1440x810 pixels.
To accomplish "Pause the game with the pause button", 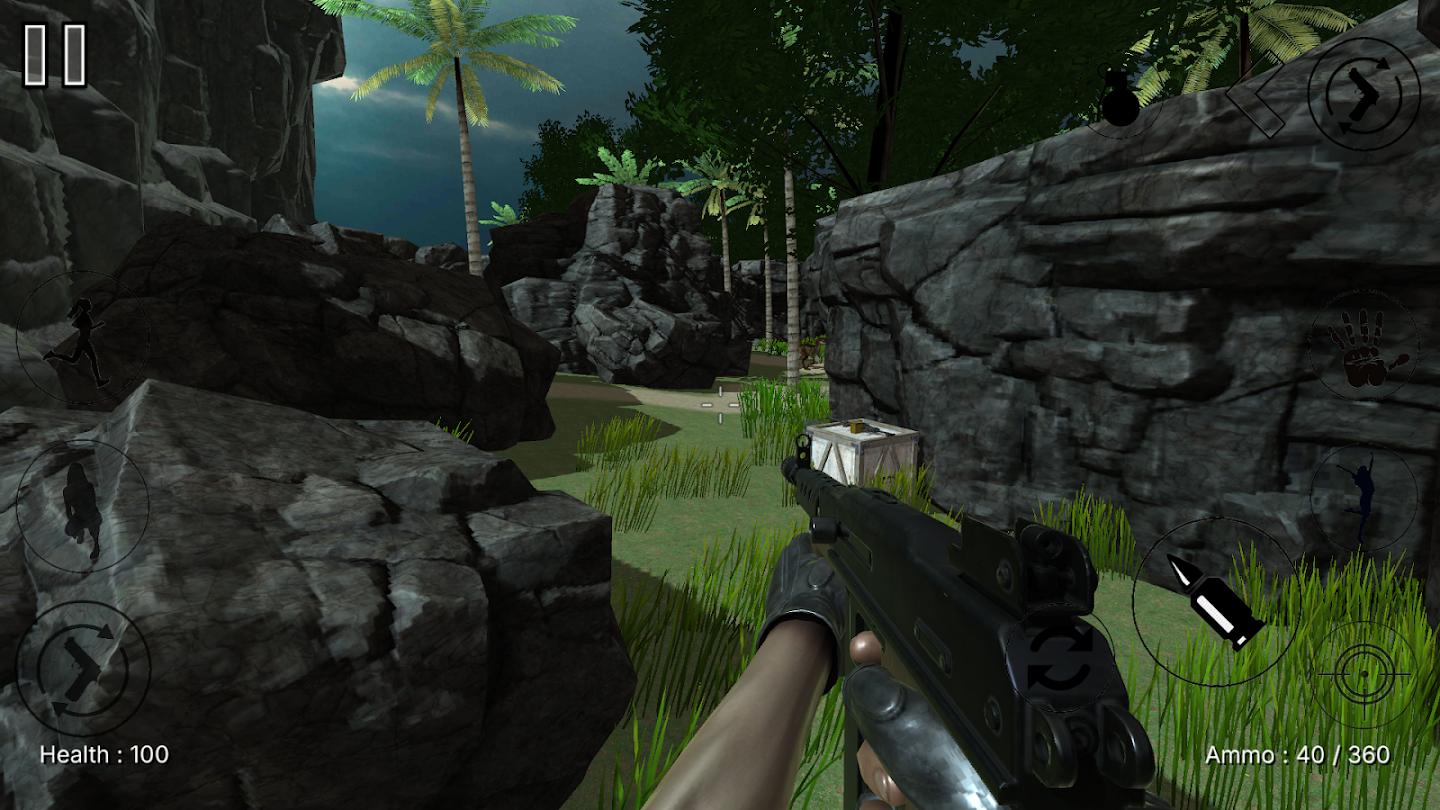I will (55, 54).
